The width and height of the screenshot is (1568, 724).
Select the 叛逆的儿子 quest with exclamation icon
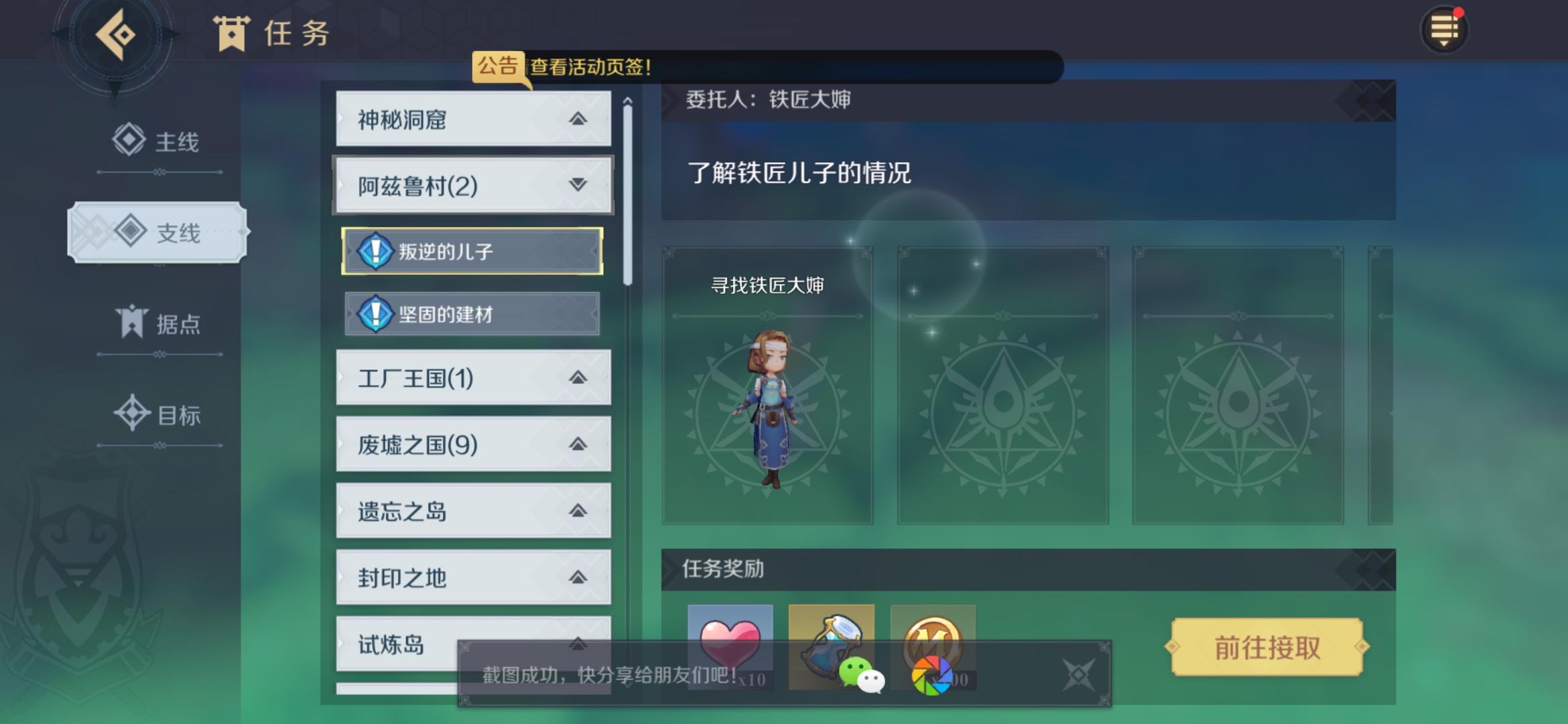point(471,249)
